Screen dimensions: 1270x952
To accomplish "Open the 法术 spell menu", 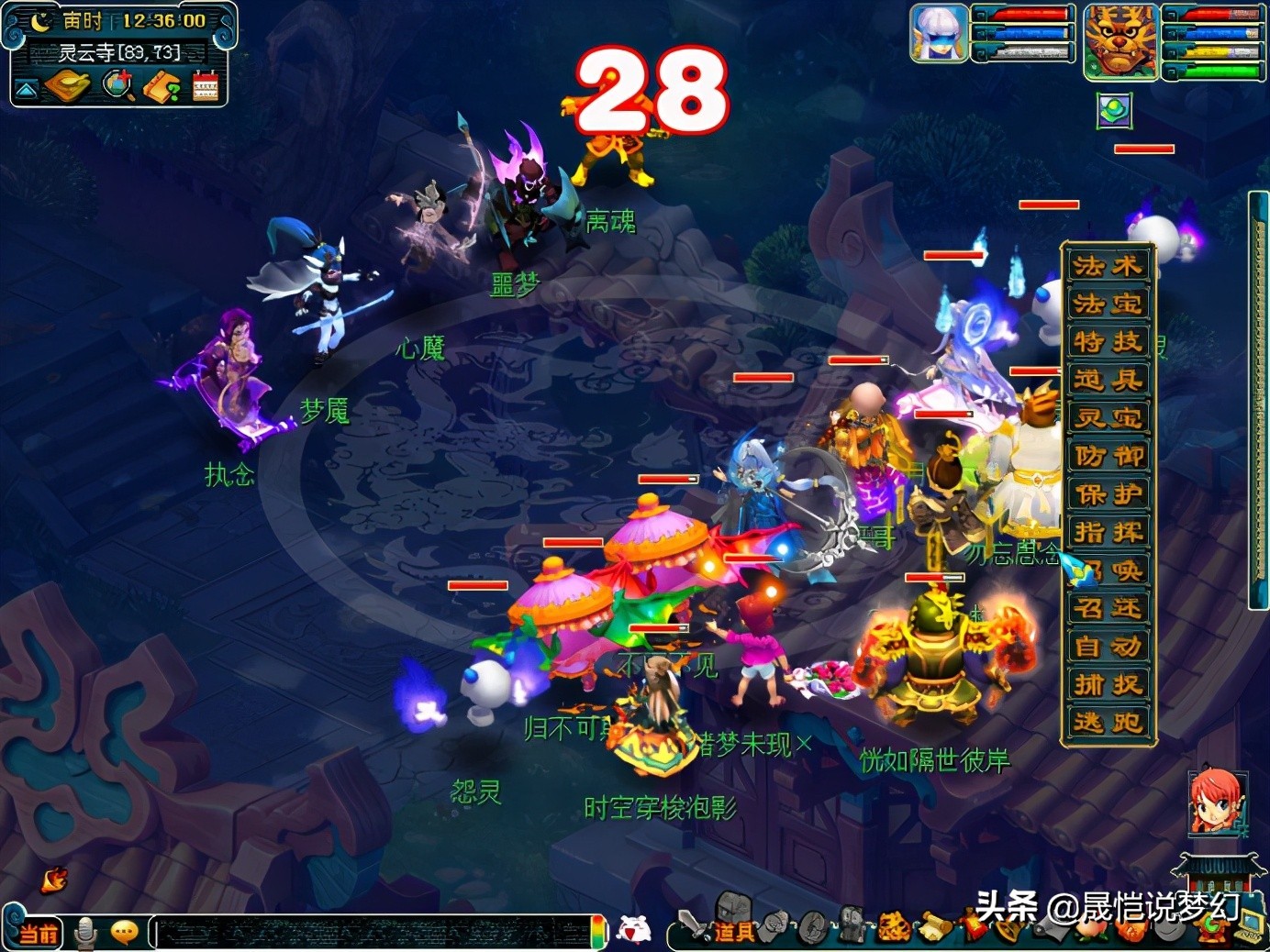I will 1108,266.
